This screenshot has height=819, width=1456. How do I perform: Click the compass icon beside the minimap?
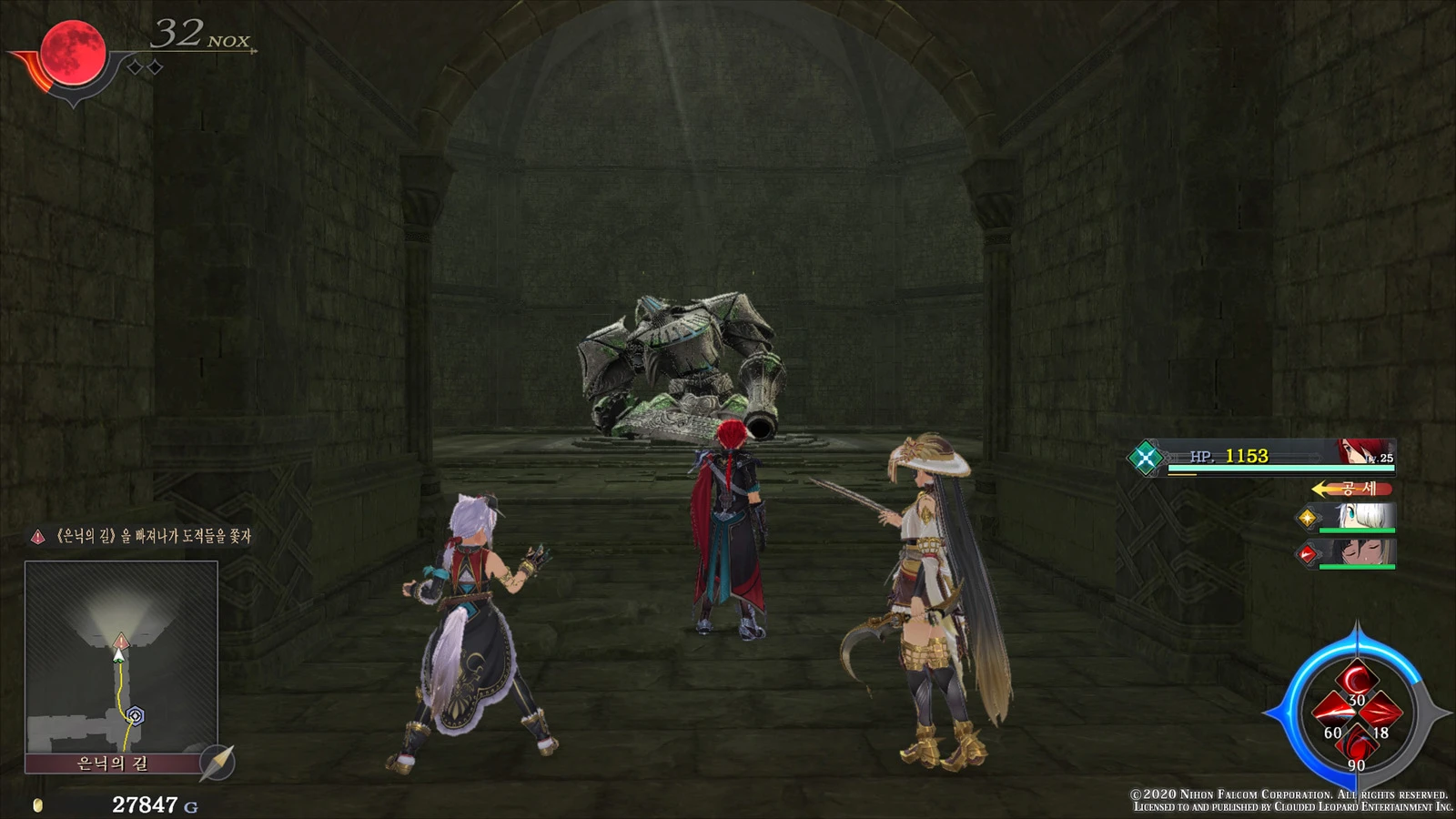coord(217,763)
